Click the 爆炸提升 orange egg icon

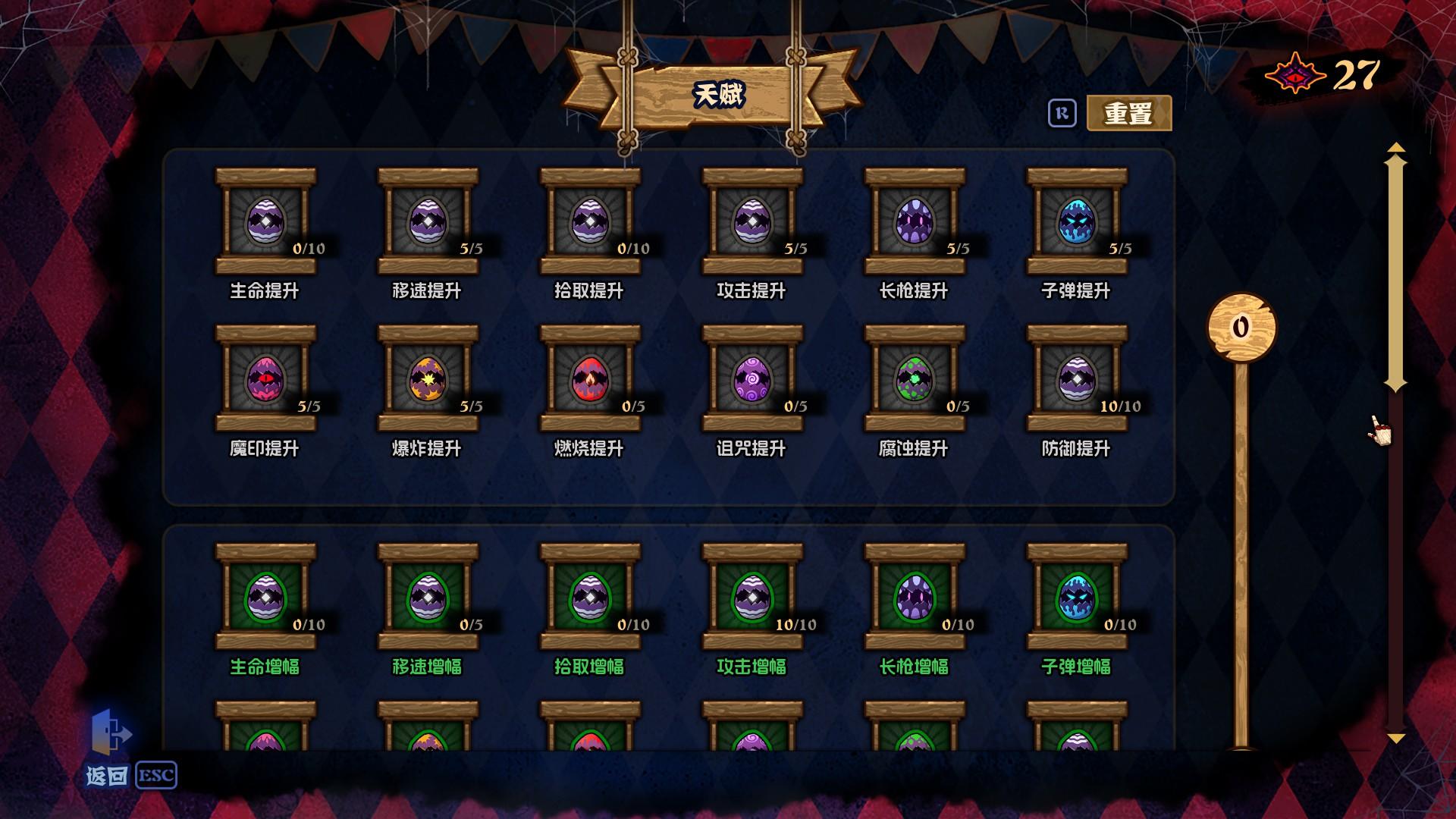click(428, 377)
